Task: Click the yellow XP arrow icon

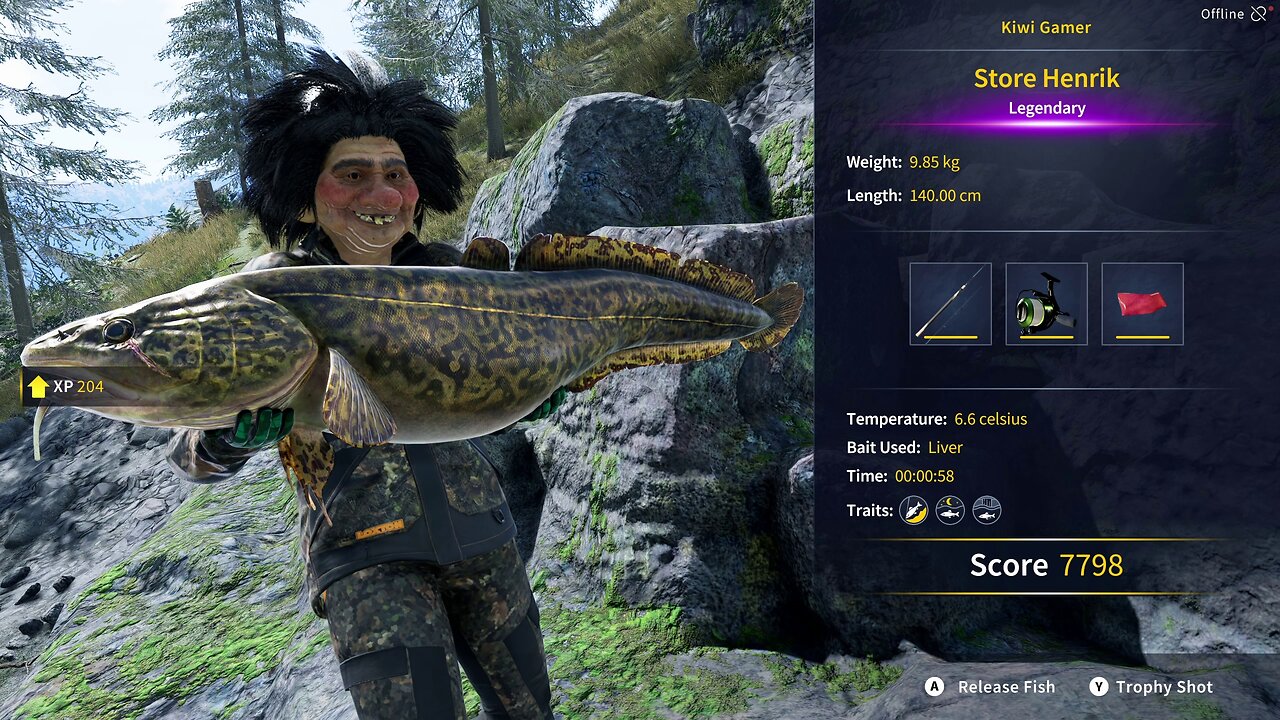Action: coord(38,384)
